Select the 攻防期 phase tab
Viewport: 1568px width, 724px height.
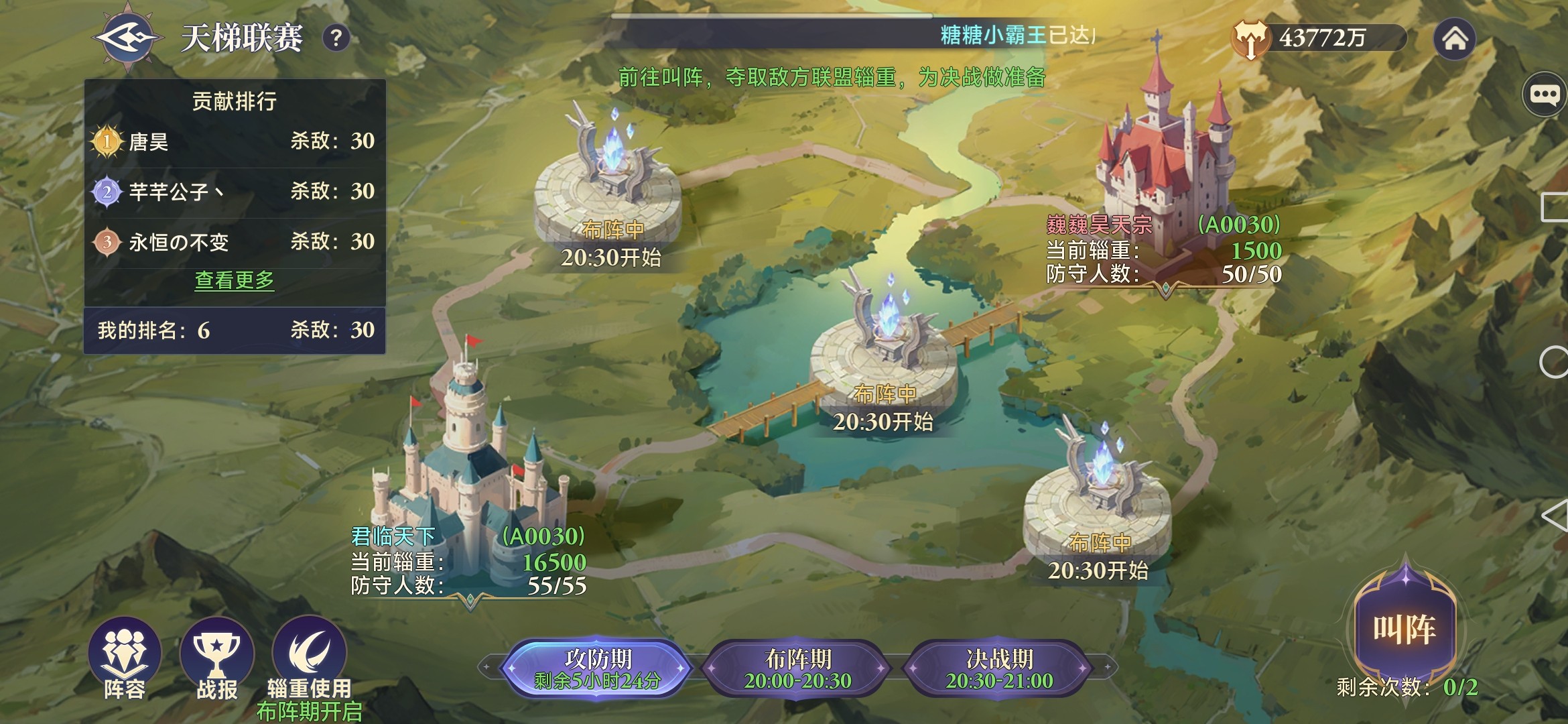597,668
